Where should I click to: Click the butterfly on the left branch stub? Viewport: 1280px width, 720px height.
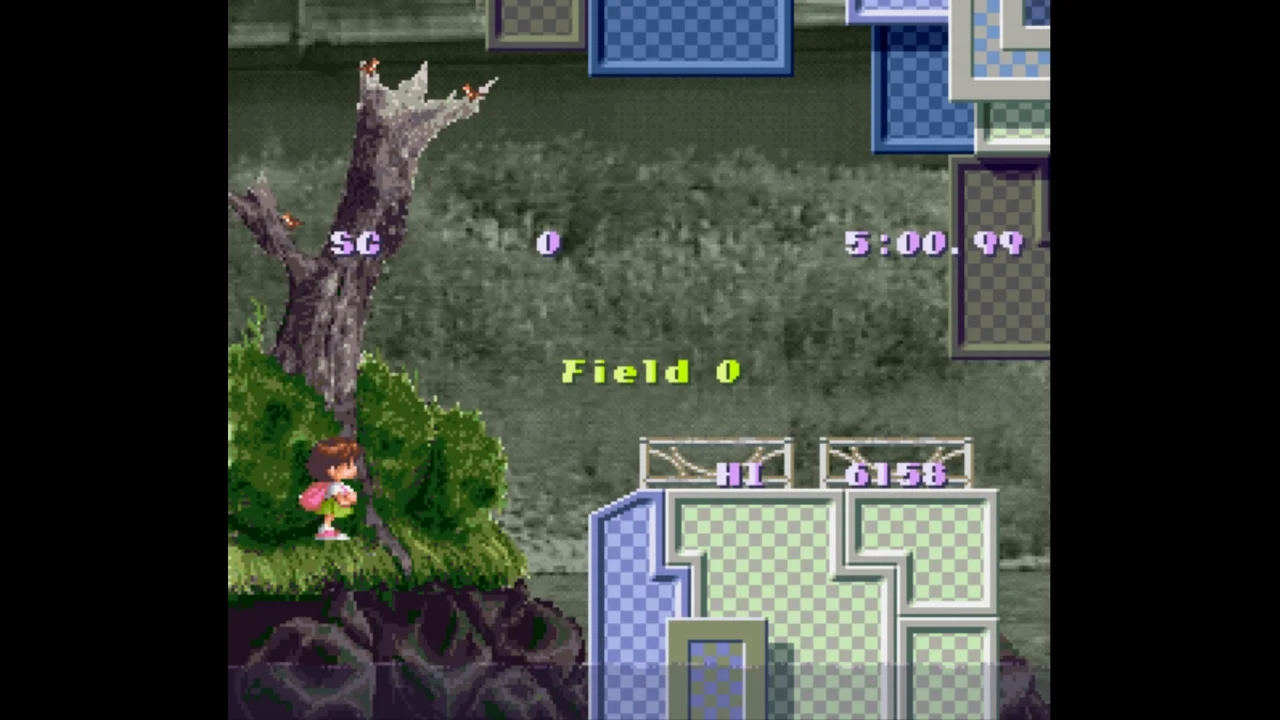(x=290, y=222)
